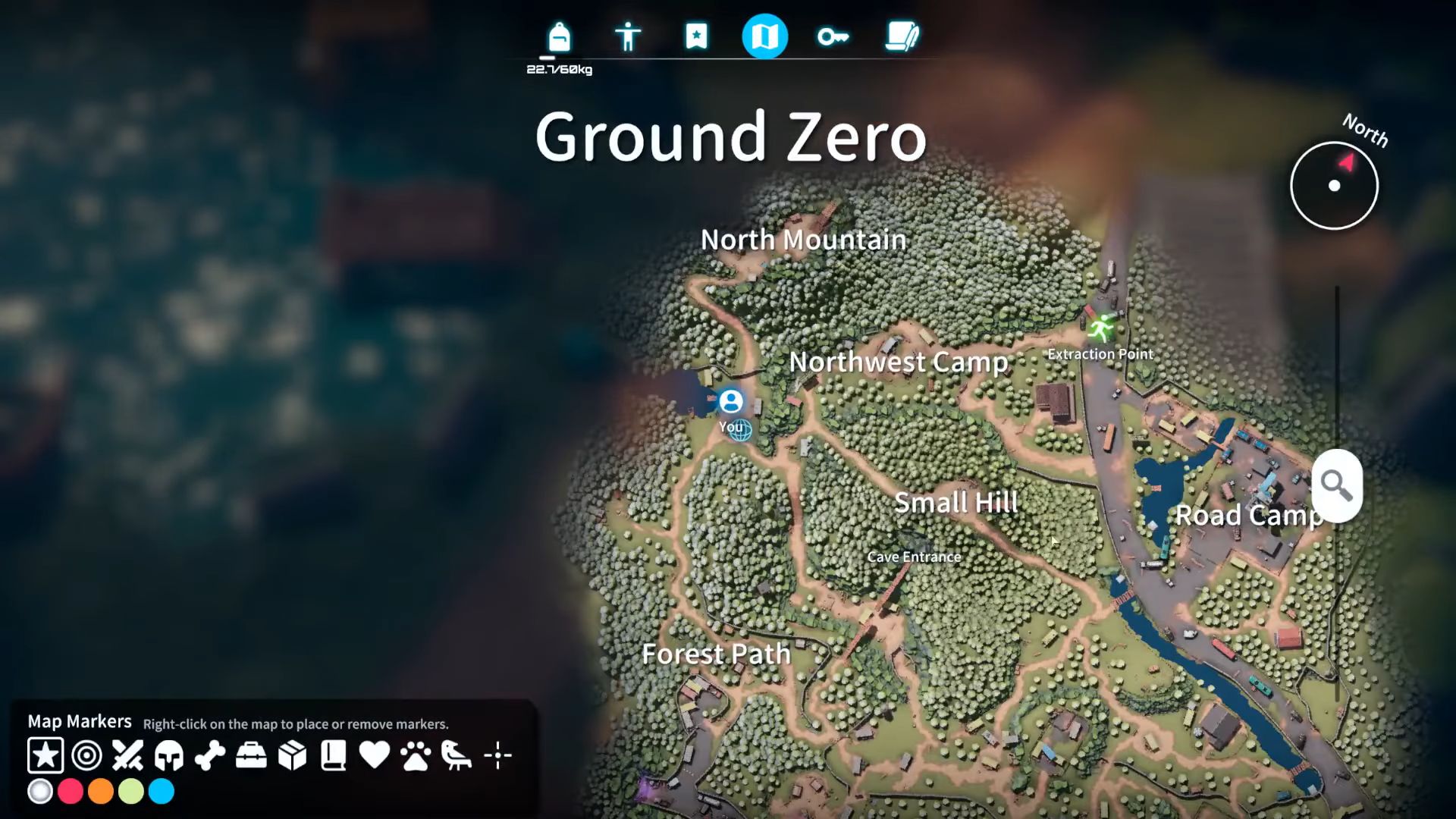Viewport: 1456px width, 819px height.
Task: Pick the bone marker icon
Action: coord(209,755)
